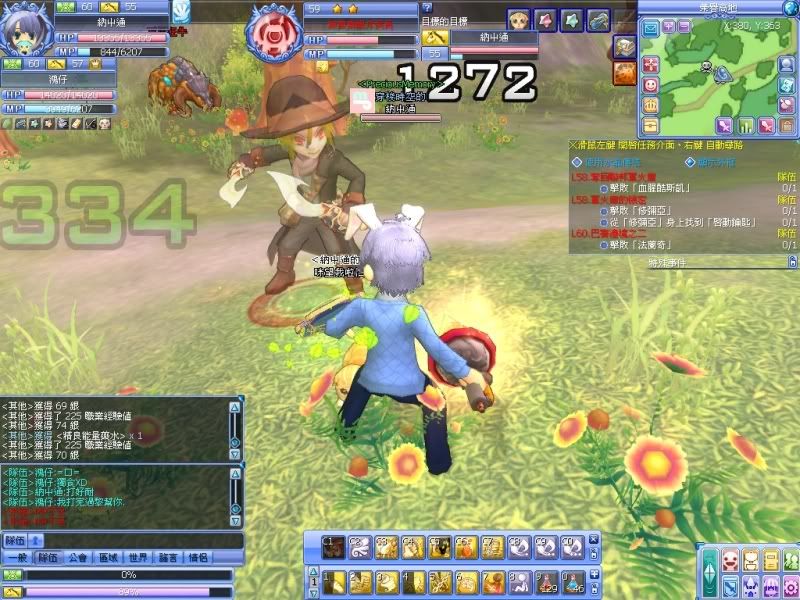Select the 隊伍 chat channel tab

(49, 557)
